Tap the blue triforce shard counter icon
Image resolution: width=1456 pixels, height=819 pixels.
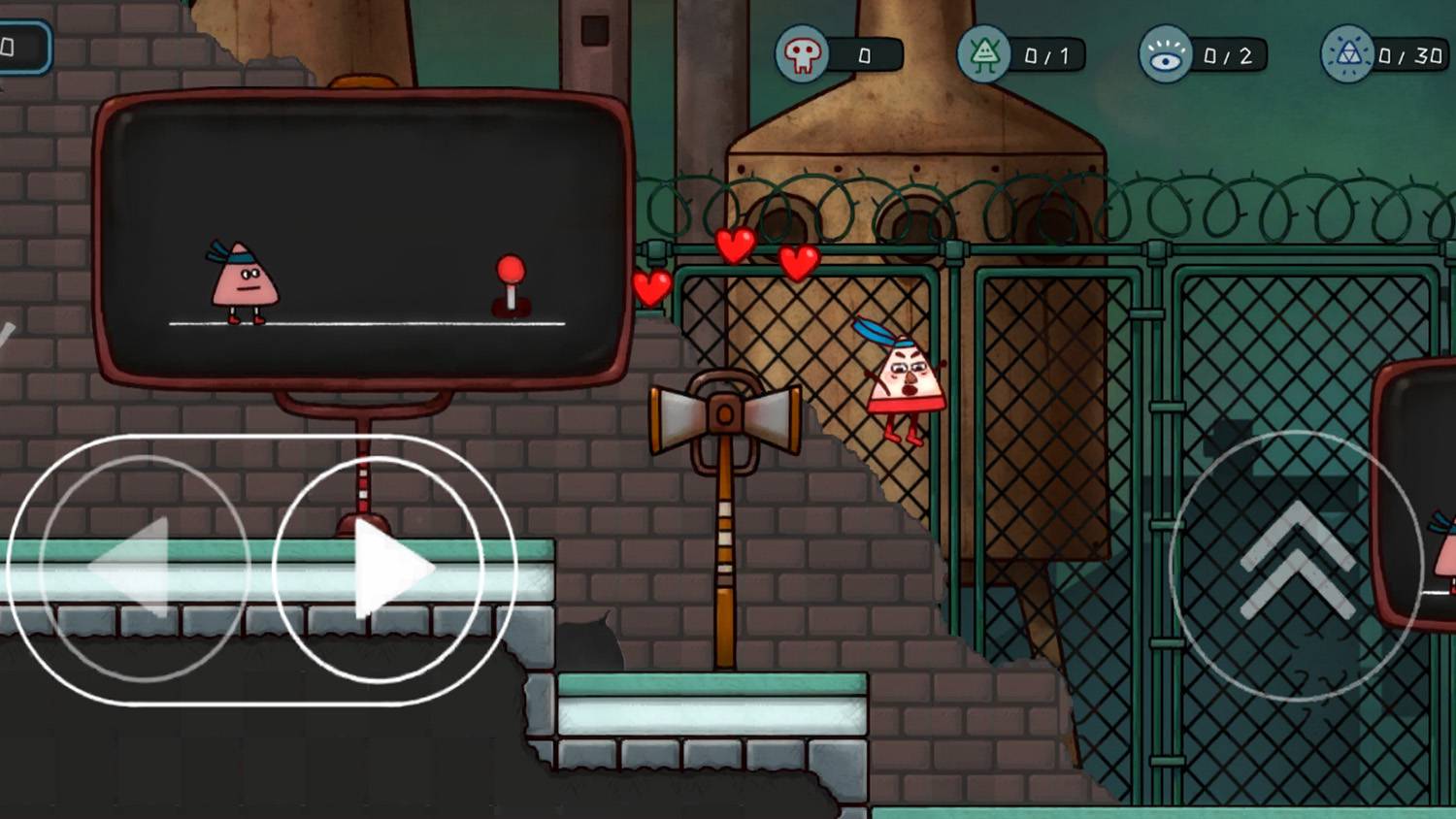(1349, 55)
